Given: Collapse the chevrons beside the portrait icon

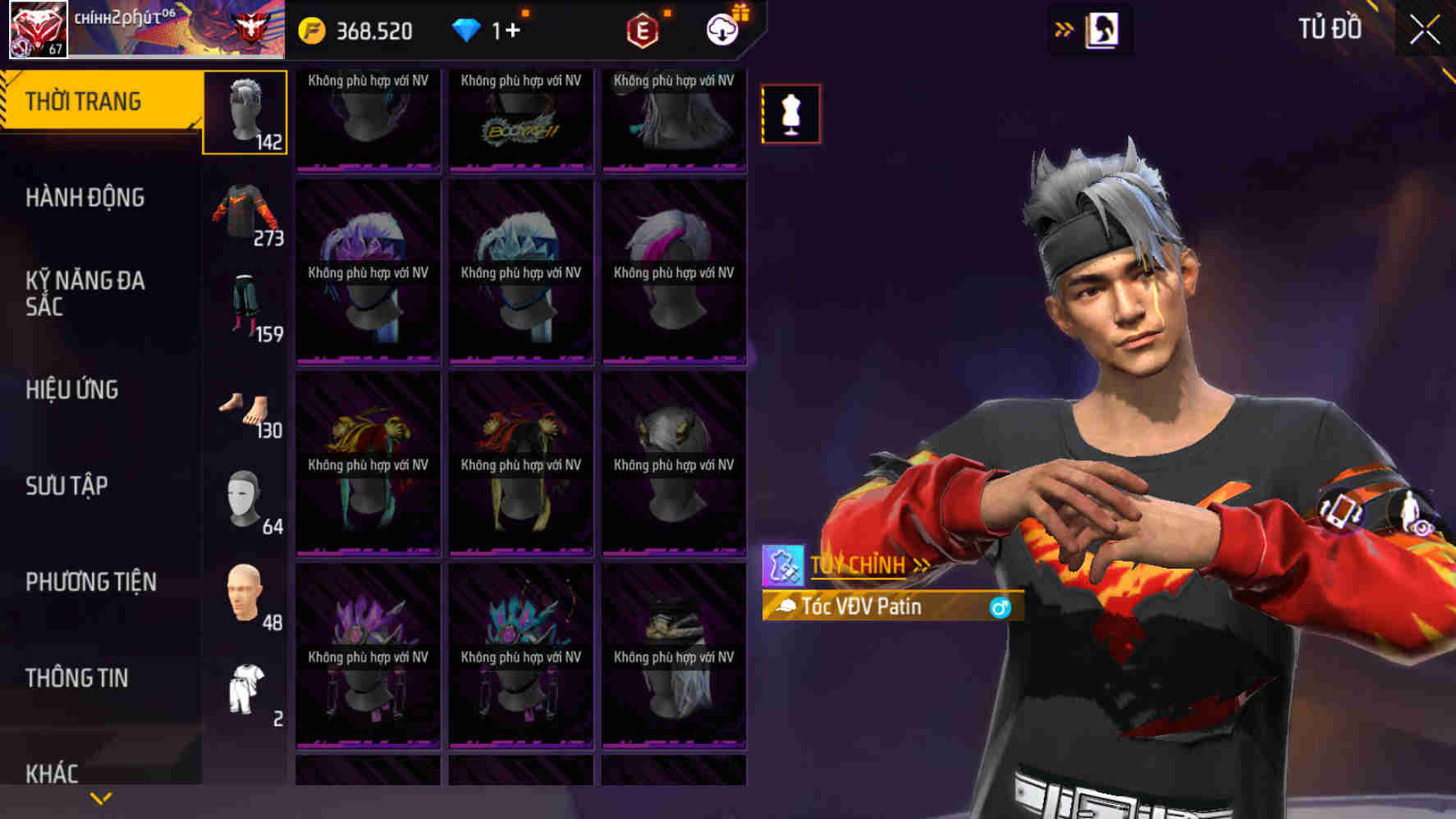Looking at the screenshot, I should 1062,27.
